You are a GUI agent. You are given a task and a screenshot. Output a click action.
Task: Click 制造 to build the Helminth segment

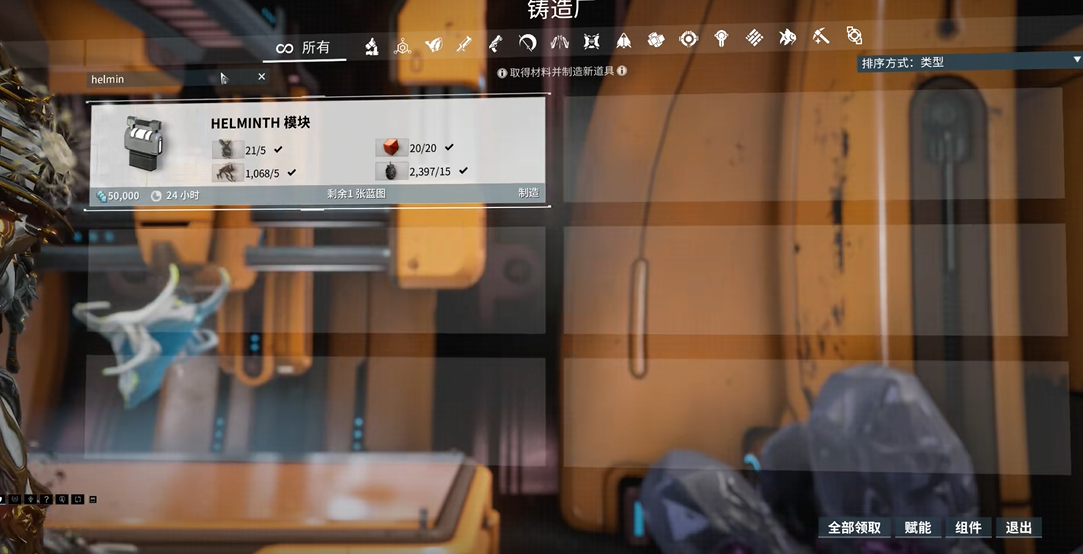tap(528, 193)
